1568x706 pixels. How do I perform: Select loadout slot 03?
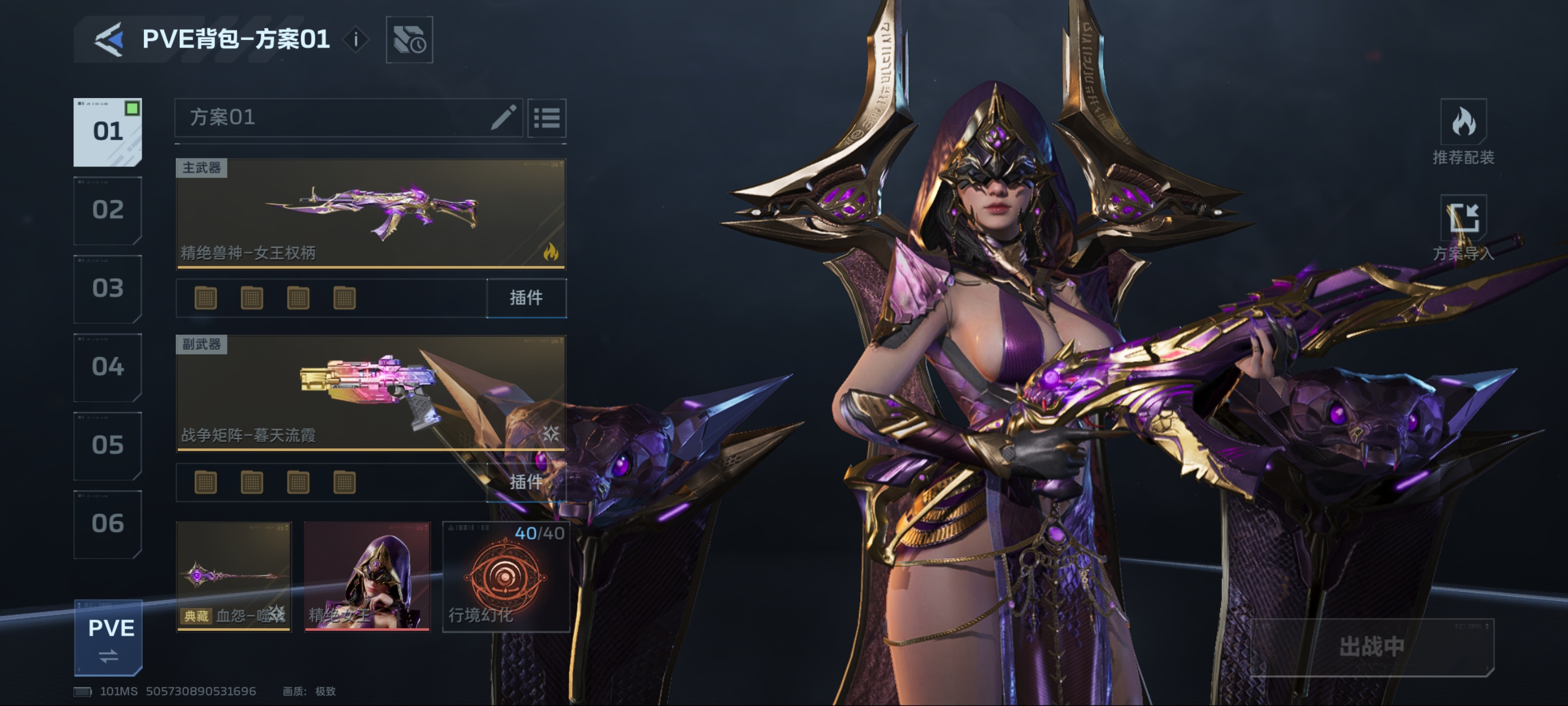[108, 289]
